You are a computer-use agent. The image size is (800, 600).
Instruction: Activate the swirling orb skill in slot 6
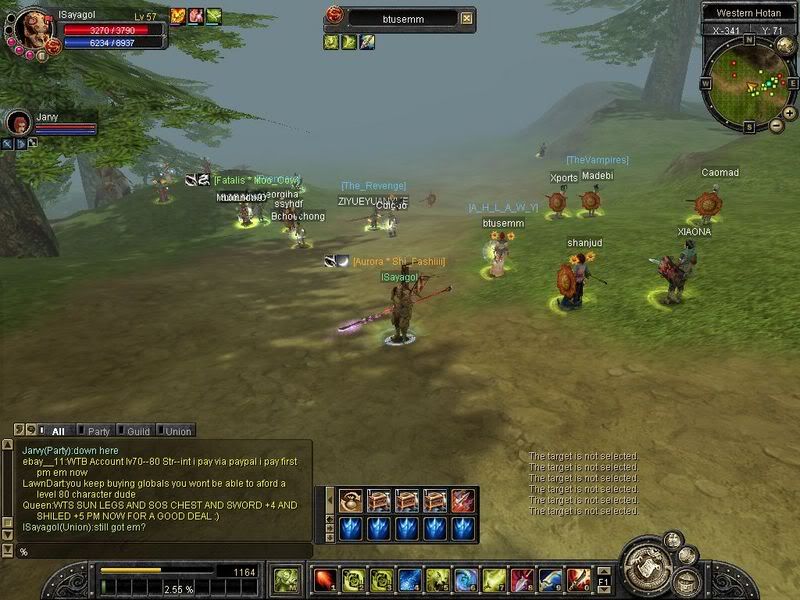[x=466, y=580]
